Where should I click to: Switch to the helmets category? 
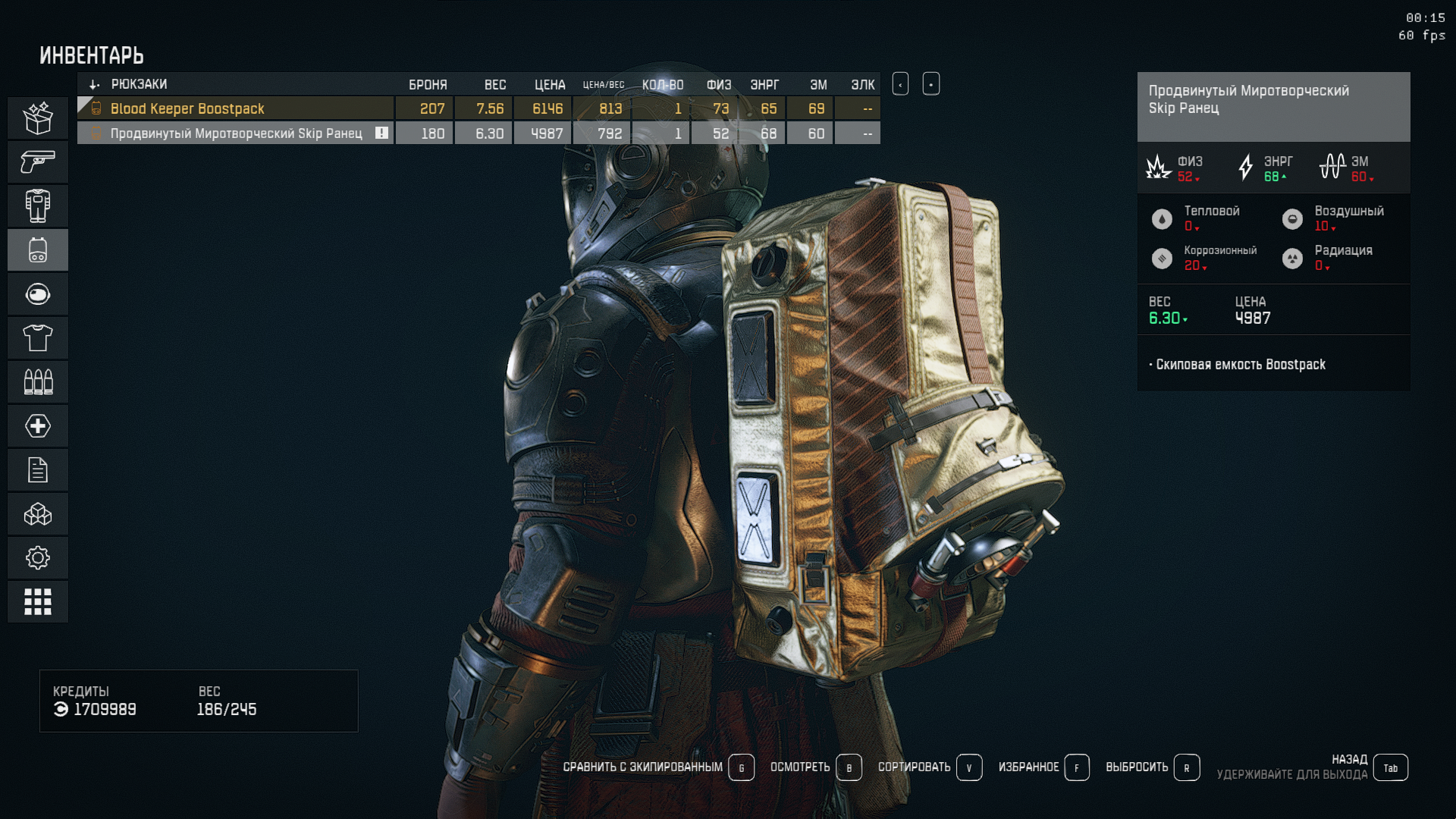click(x=38, y=294)
